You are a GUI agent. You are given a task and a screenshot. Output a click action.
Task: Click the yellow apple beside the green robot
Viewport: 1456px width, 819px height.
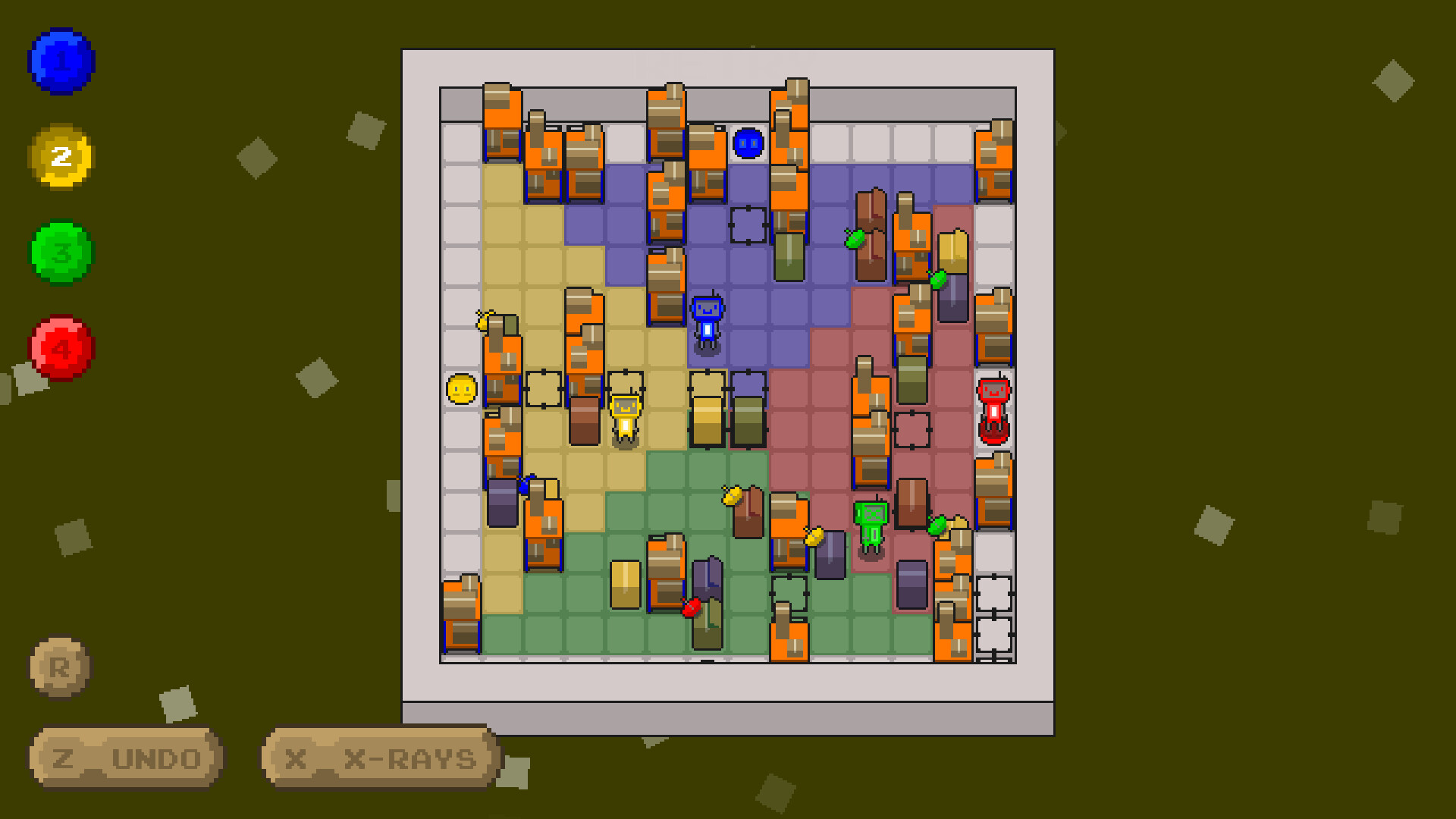(814, 536)
